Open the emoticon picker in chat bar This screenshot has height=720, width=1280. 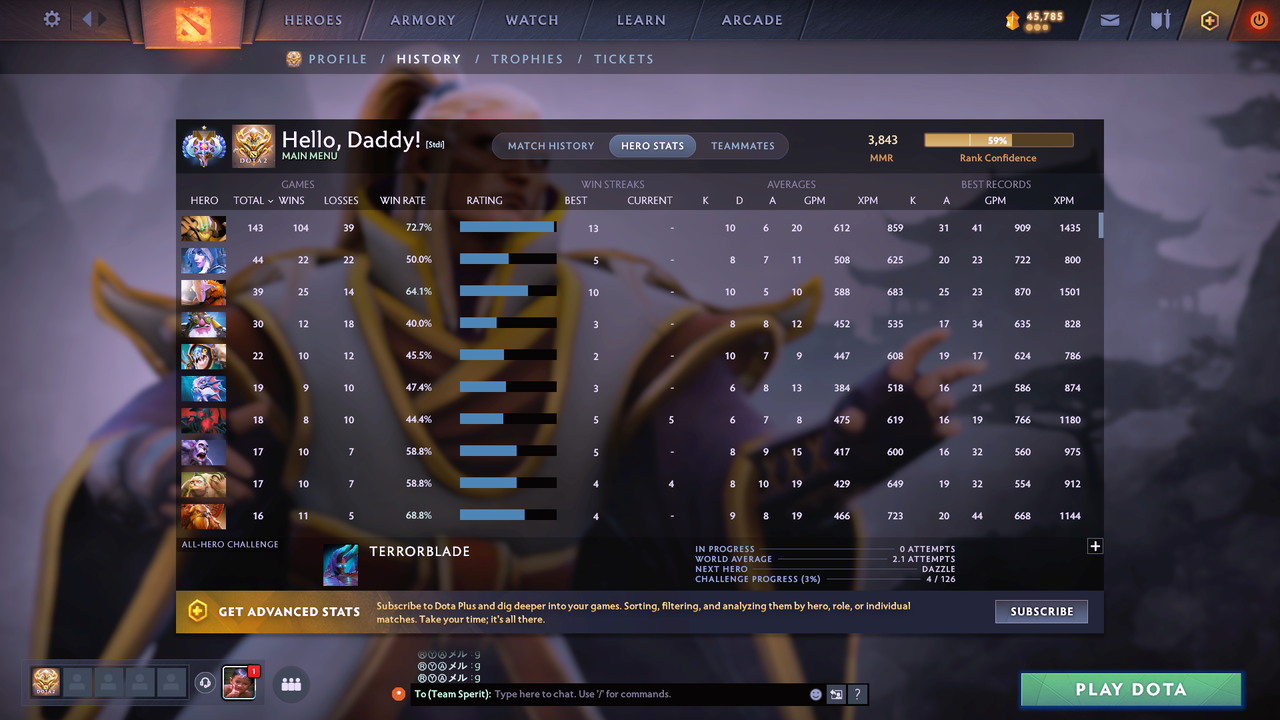click(x=815, y=693)
